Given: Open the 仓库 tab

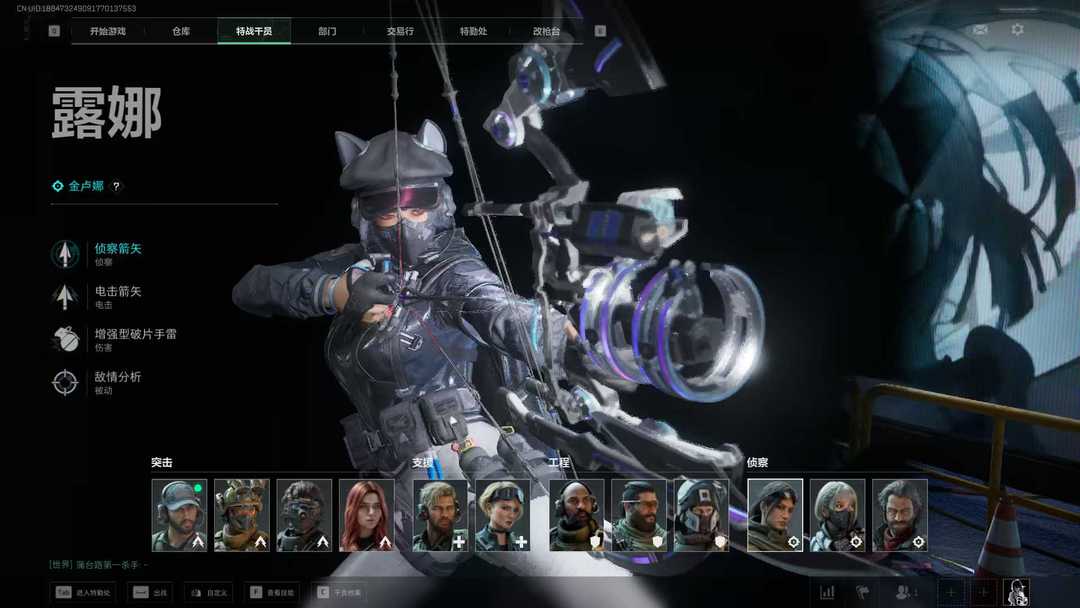Looking at the screenshot, I should 181,31.
